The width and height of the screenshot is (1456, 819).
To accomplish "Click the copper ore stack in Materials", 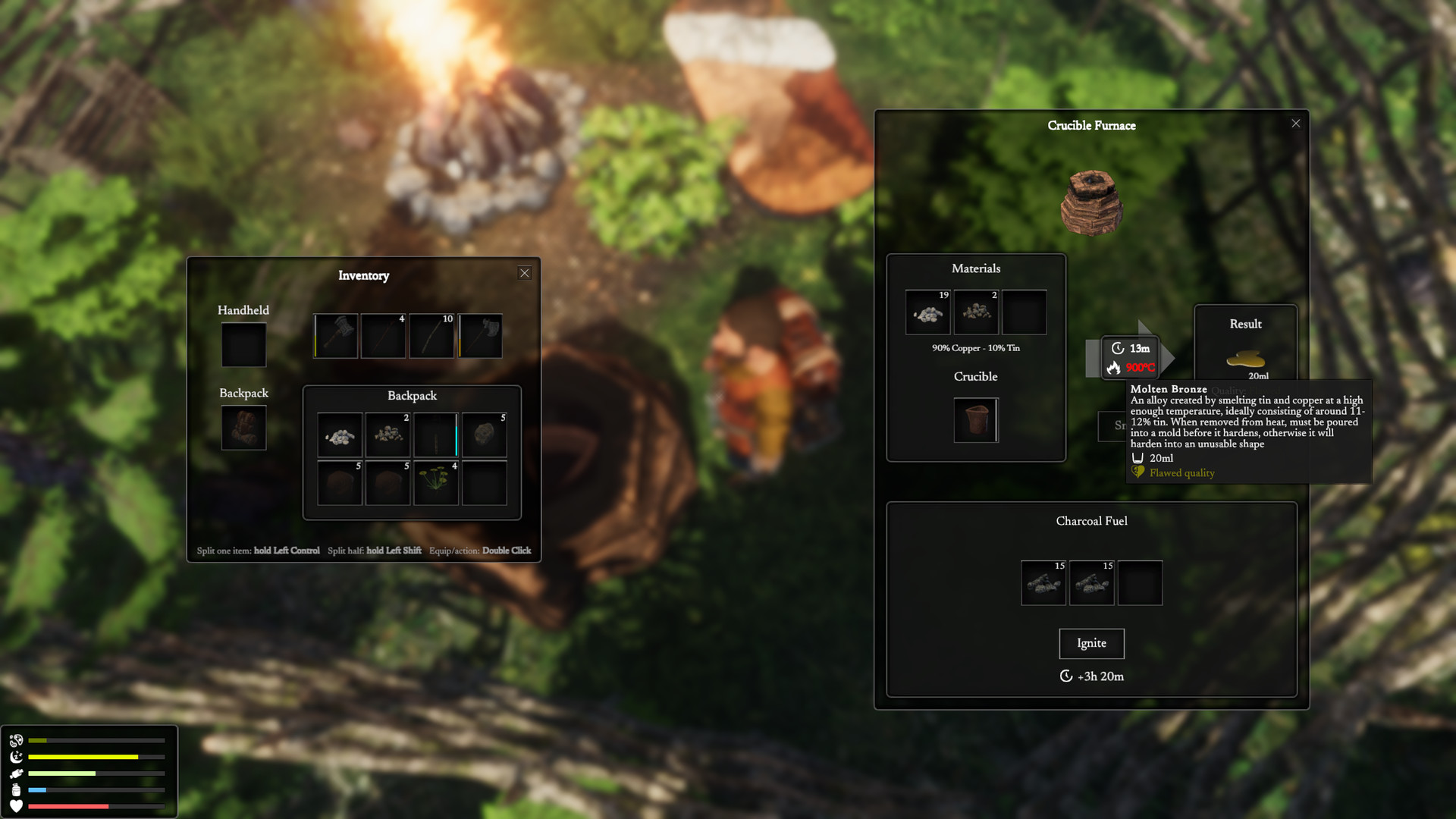I will pyautogui.click(x=927, y=312).
